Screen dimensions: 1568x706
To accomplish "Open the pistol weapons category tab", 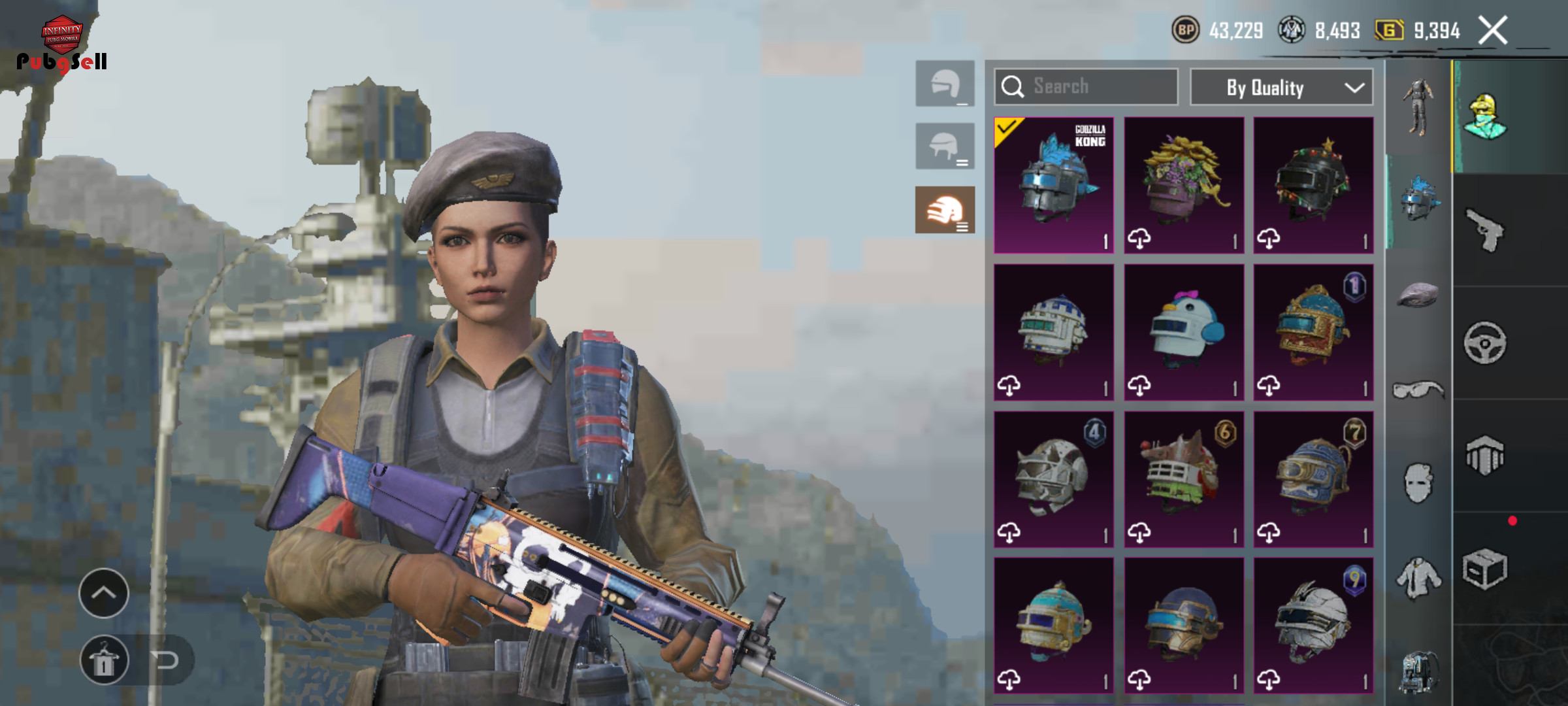I will coord(1485,230).
